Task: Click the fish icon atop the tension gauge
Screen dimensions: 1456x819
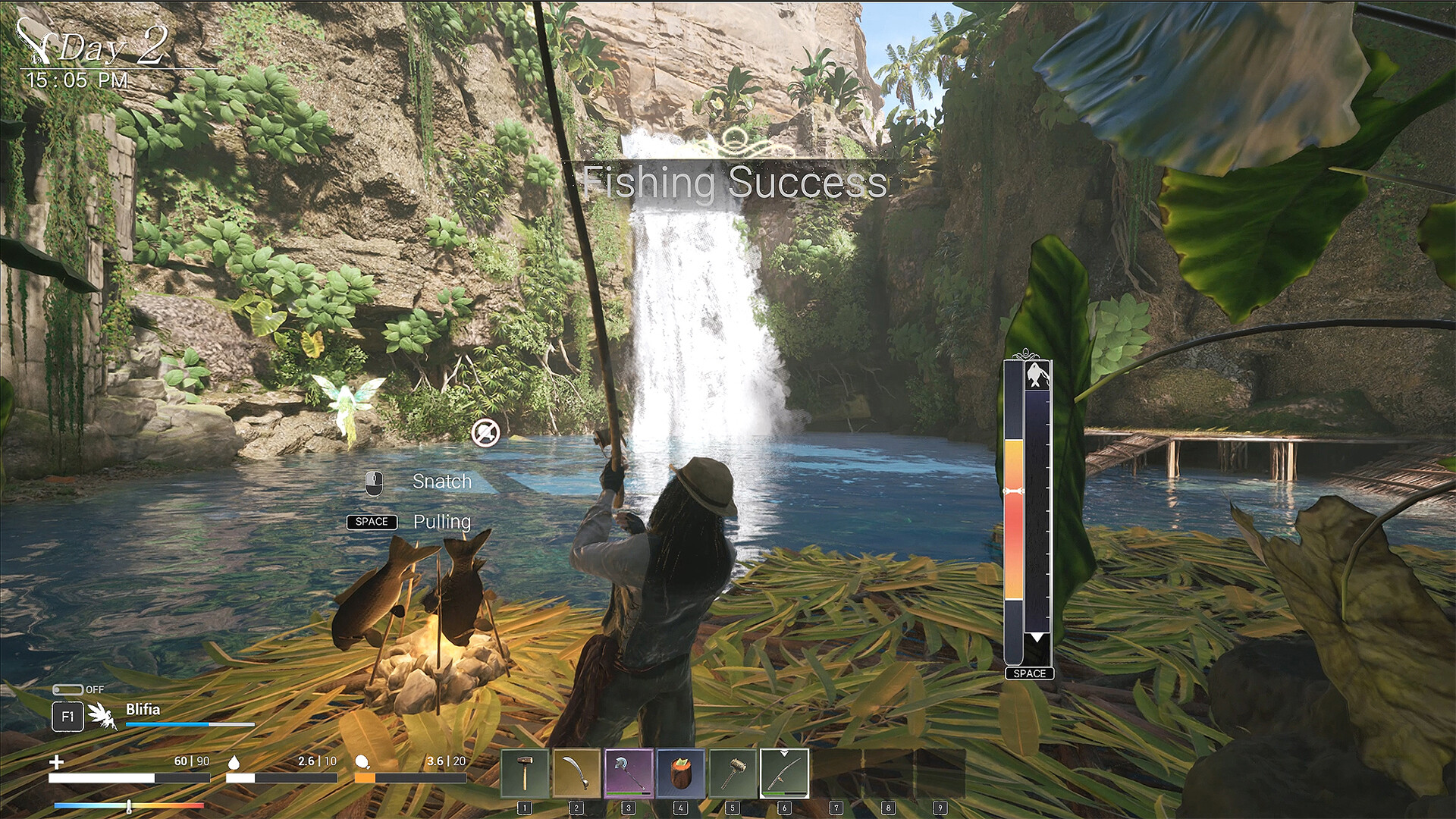Action: click(x=1036, y=376)
